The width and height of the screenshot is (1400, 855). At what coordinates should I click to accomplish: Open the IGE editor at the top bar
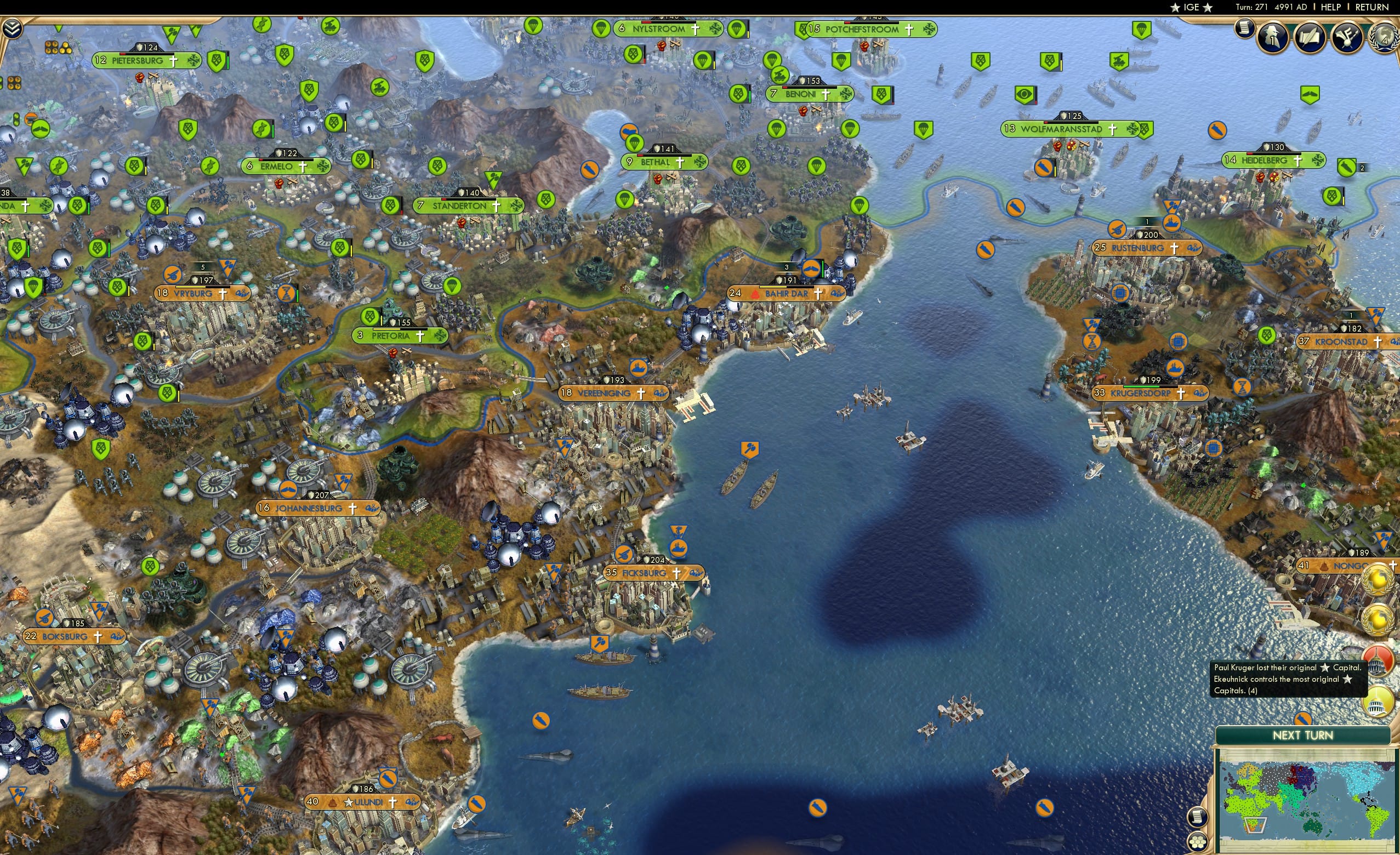pyautogui.click(x=1192, y=7)
